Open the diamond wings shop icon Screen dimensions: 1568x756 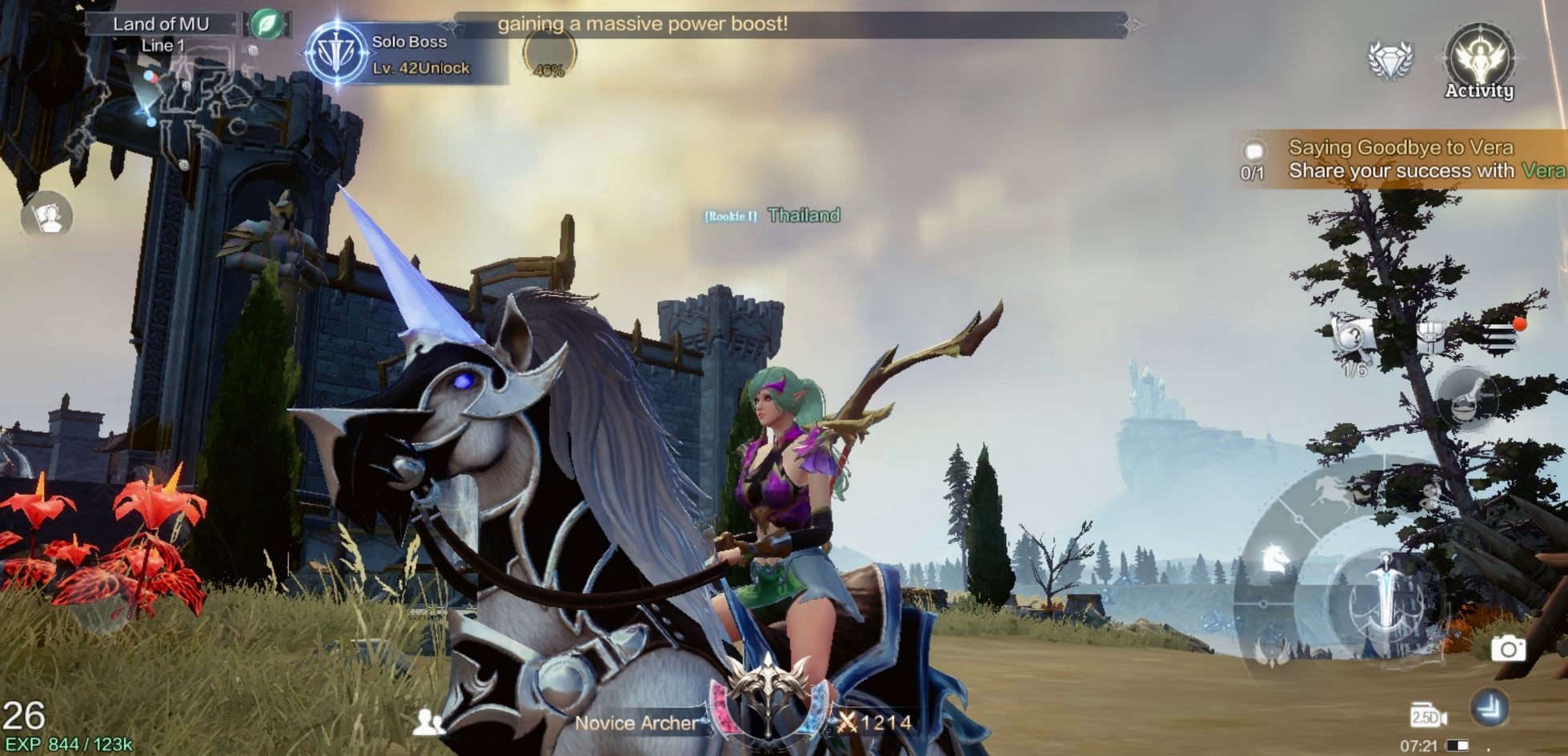1390,59
